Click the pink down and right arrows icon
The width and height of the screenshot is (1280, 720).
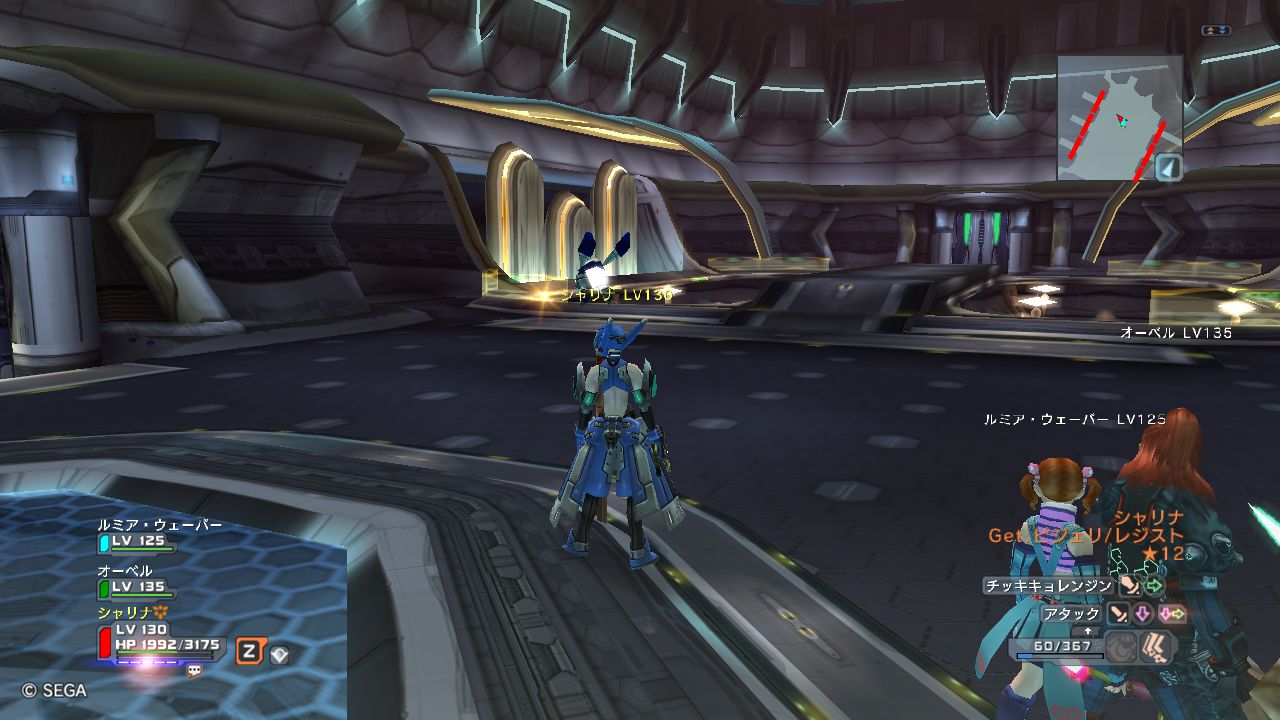coord(1172,614)
